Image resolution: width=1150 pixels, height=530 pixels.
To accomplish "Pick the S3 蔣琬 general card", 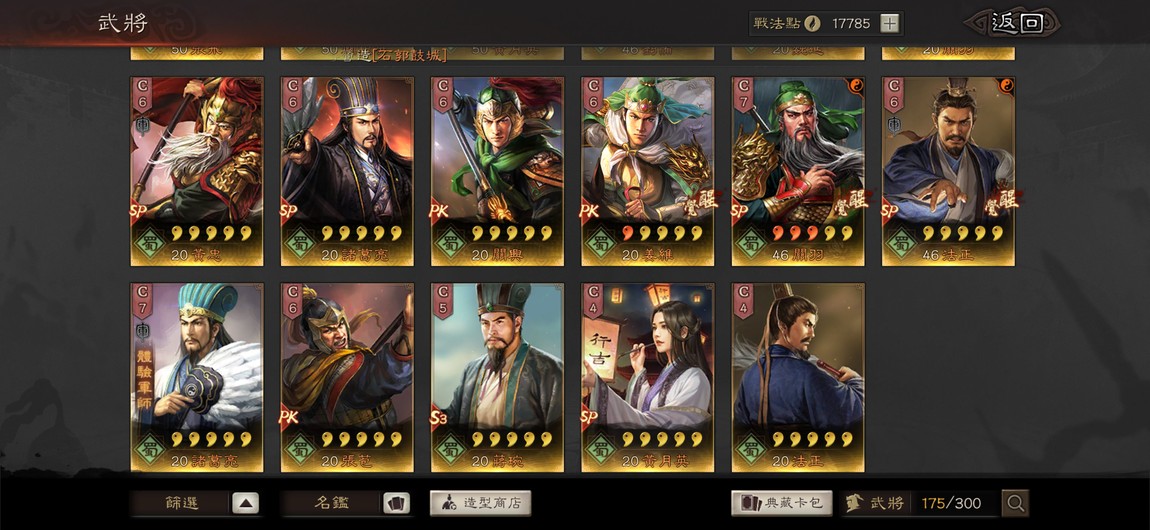I will 497,376.
